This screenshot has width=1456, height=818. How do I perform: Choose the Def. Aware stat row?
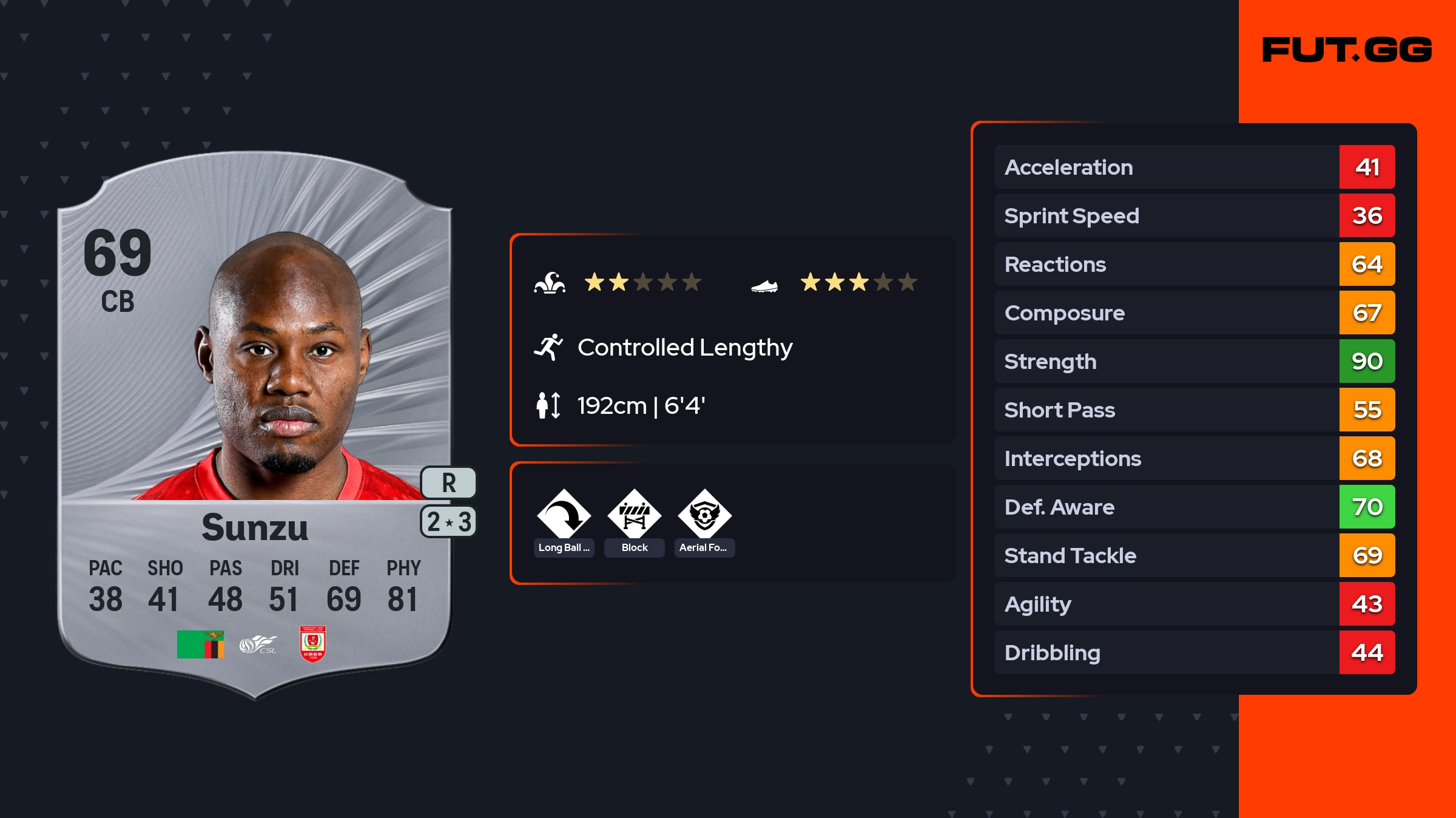point(1194,507)
